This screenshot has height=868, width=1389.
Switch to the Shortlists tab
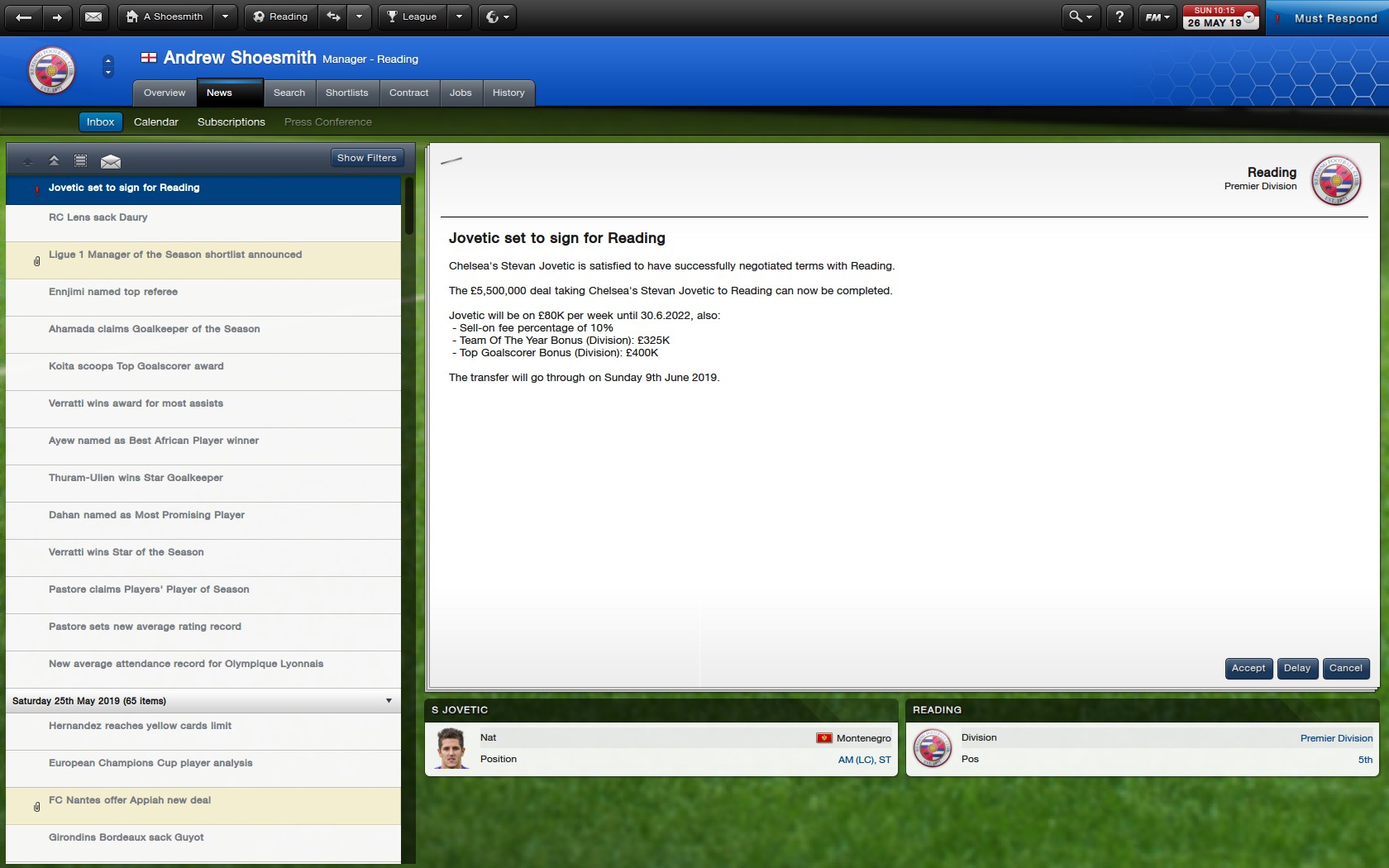tap(346, 93)
